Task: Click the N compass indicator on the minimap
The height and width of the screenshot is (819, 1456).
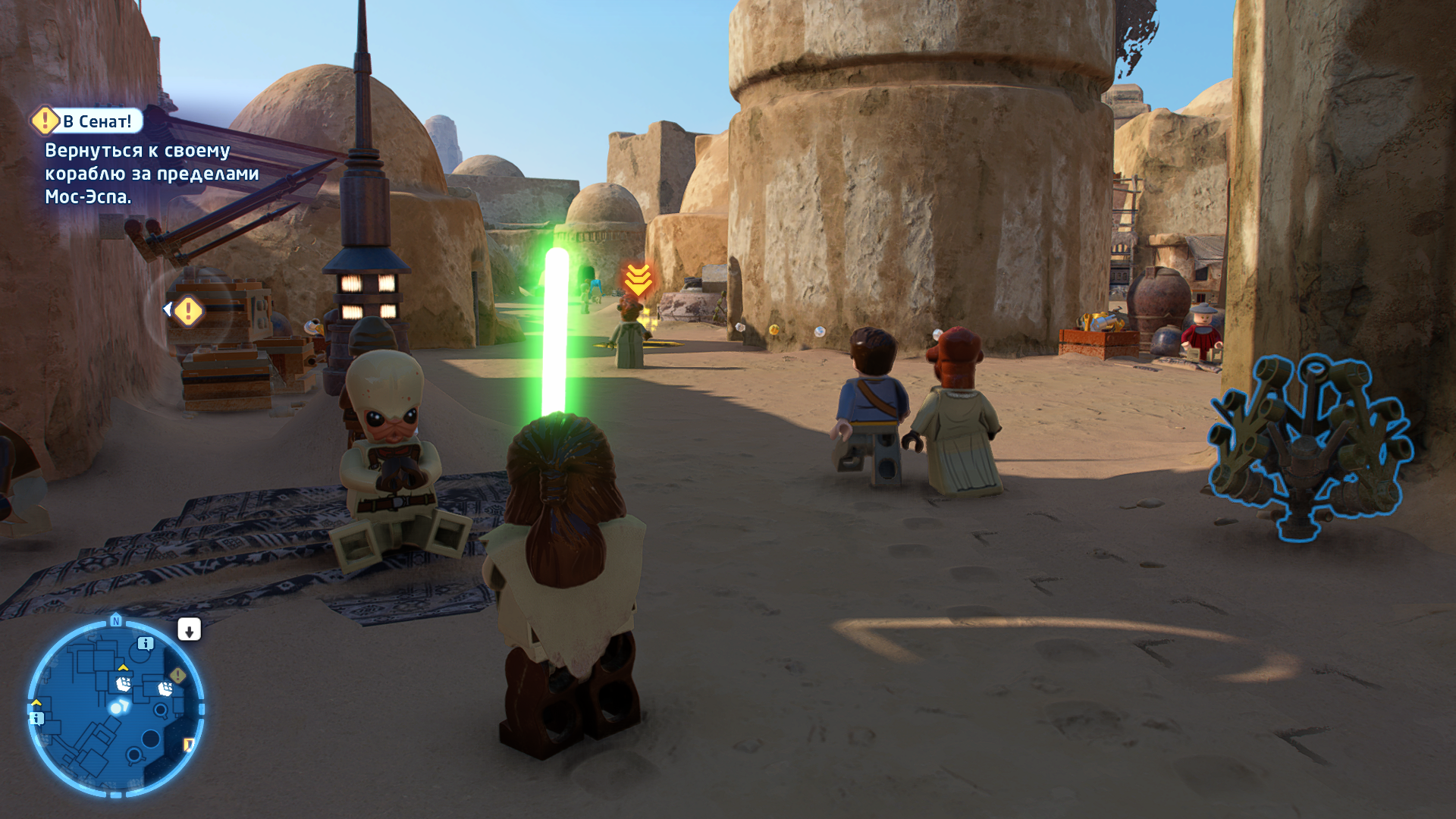Action: 116,621
